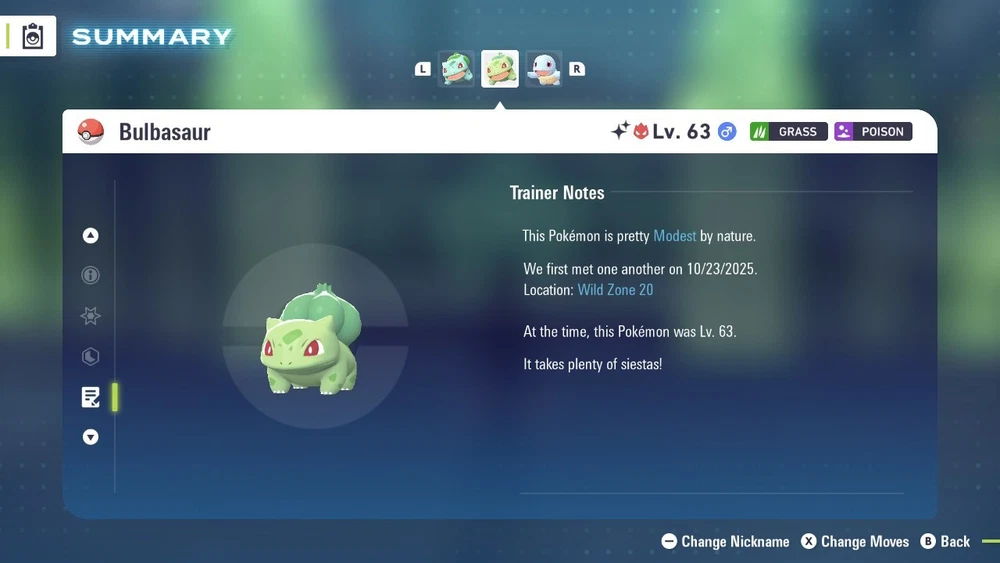Open the hexagon icon summary tab

coord(91,357)
